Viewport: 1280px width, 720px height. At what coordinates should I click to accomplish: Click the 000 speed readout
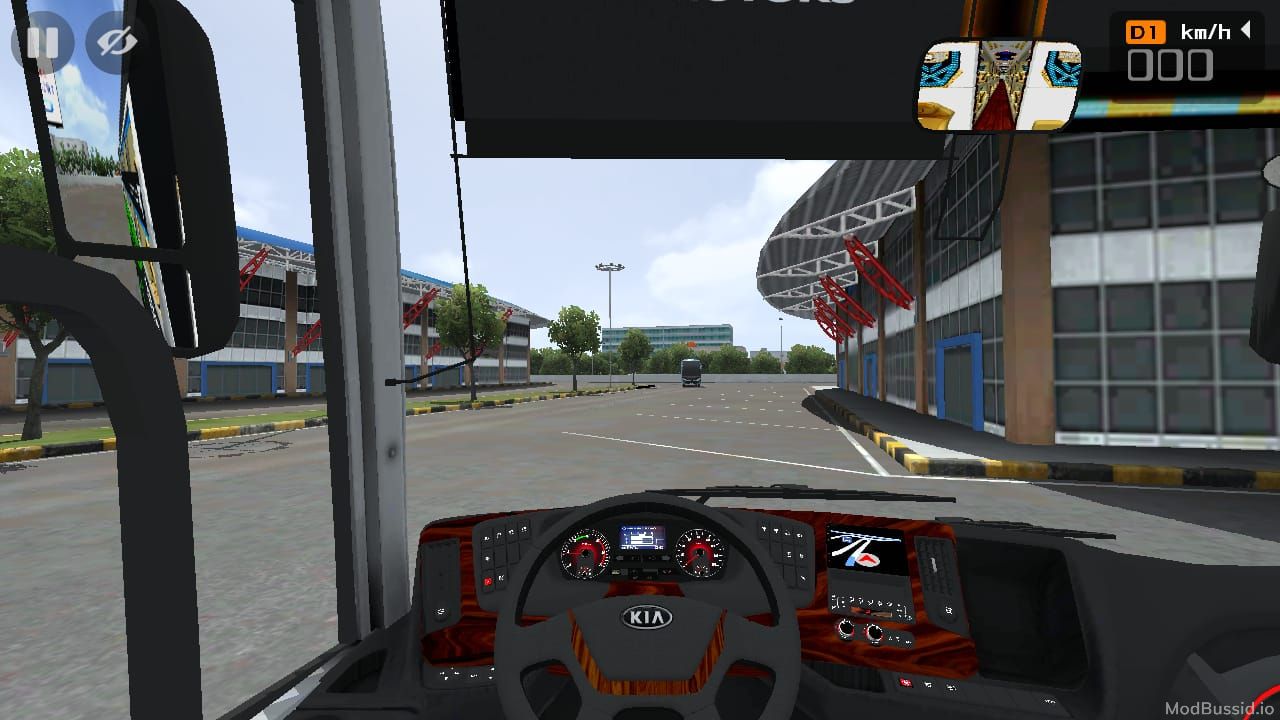[x=1172, y=66]
